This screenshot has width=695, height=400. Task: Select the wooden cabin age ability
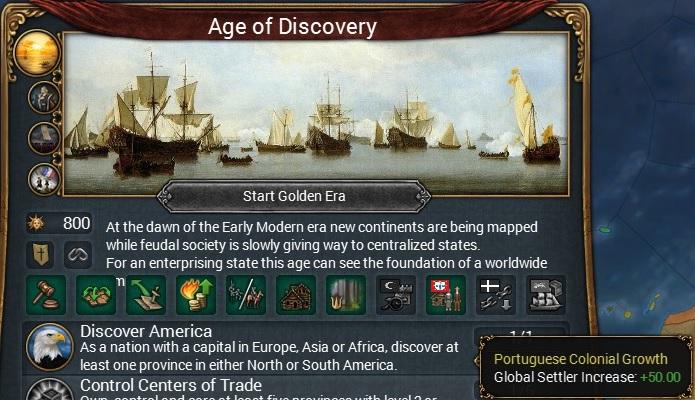point(296,295)
